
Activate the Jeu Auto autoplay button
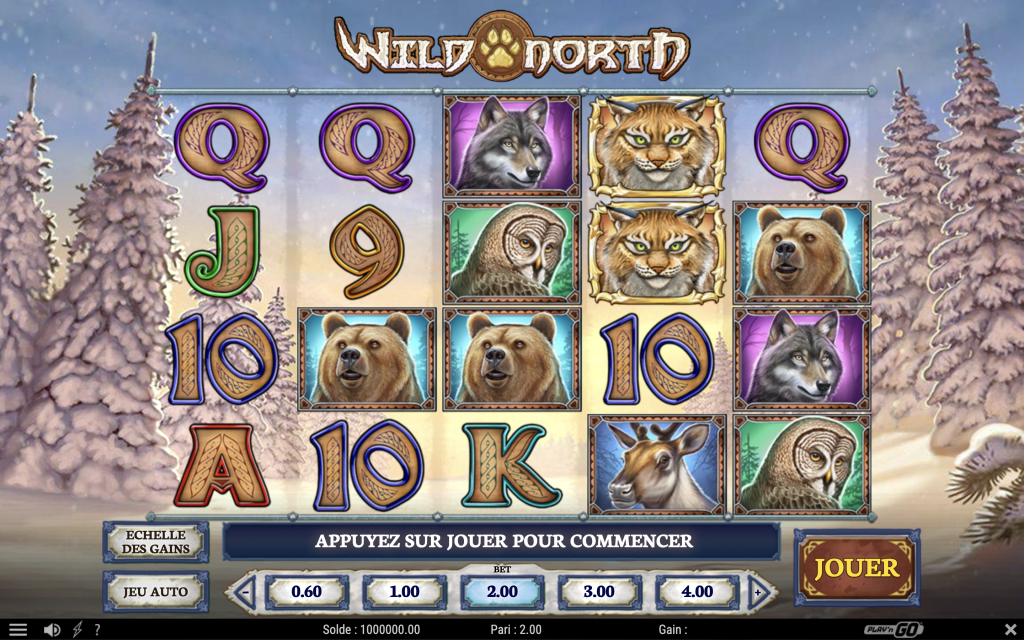[x=155, y=591]
